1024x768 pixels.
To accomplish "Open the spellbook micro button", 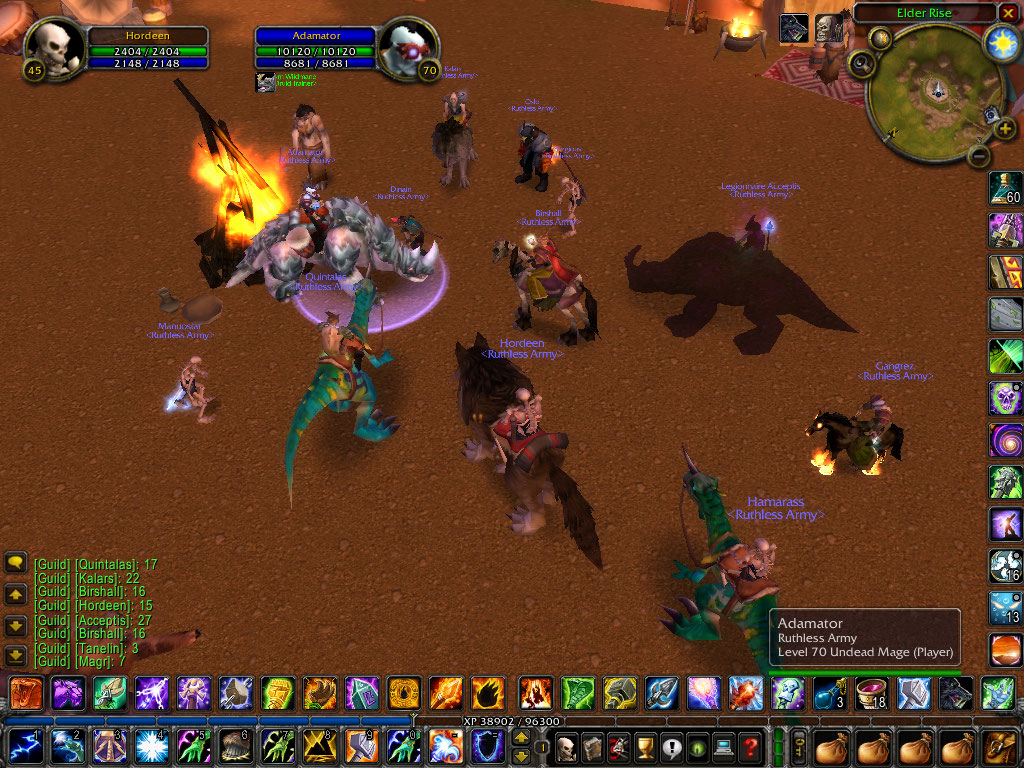I will [592, 746].
